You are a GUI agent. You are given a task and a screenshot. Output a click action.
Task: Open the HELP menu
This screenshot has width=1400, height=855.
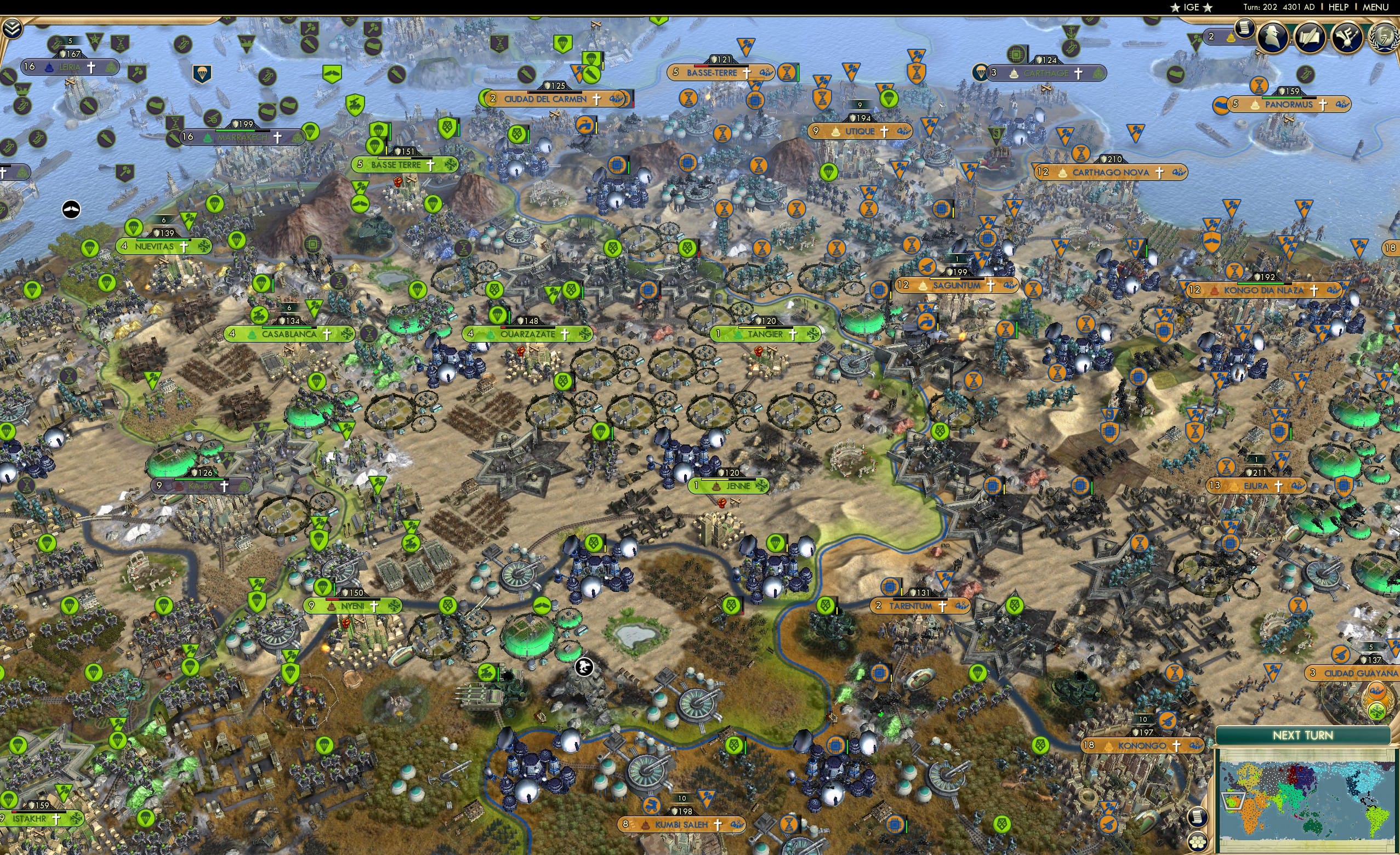click(x=1339, y=7)
